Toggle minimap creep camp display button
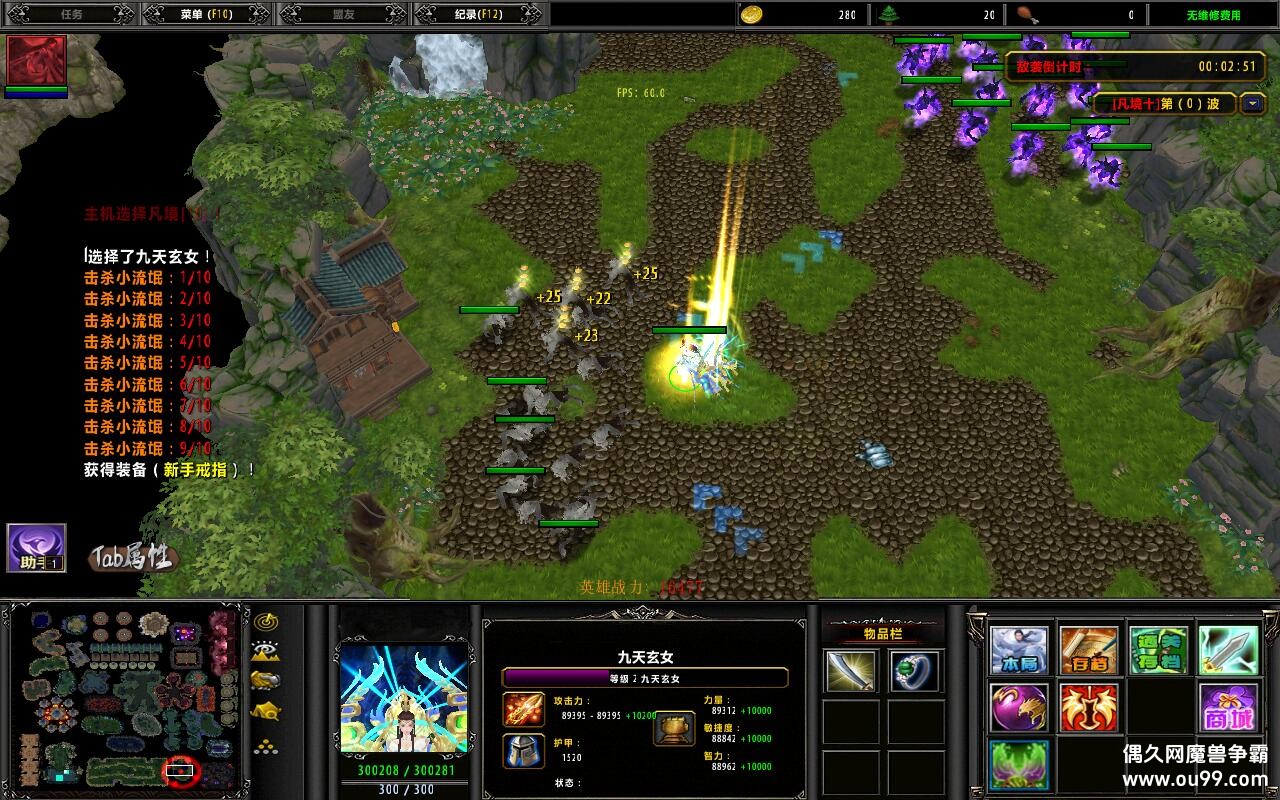This screenshot has height=800, width=1280. (265, 711)
